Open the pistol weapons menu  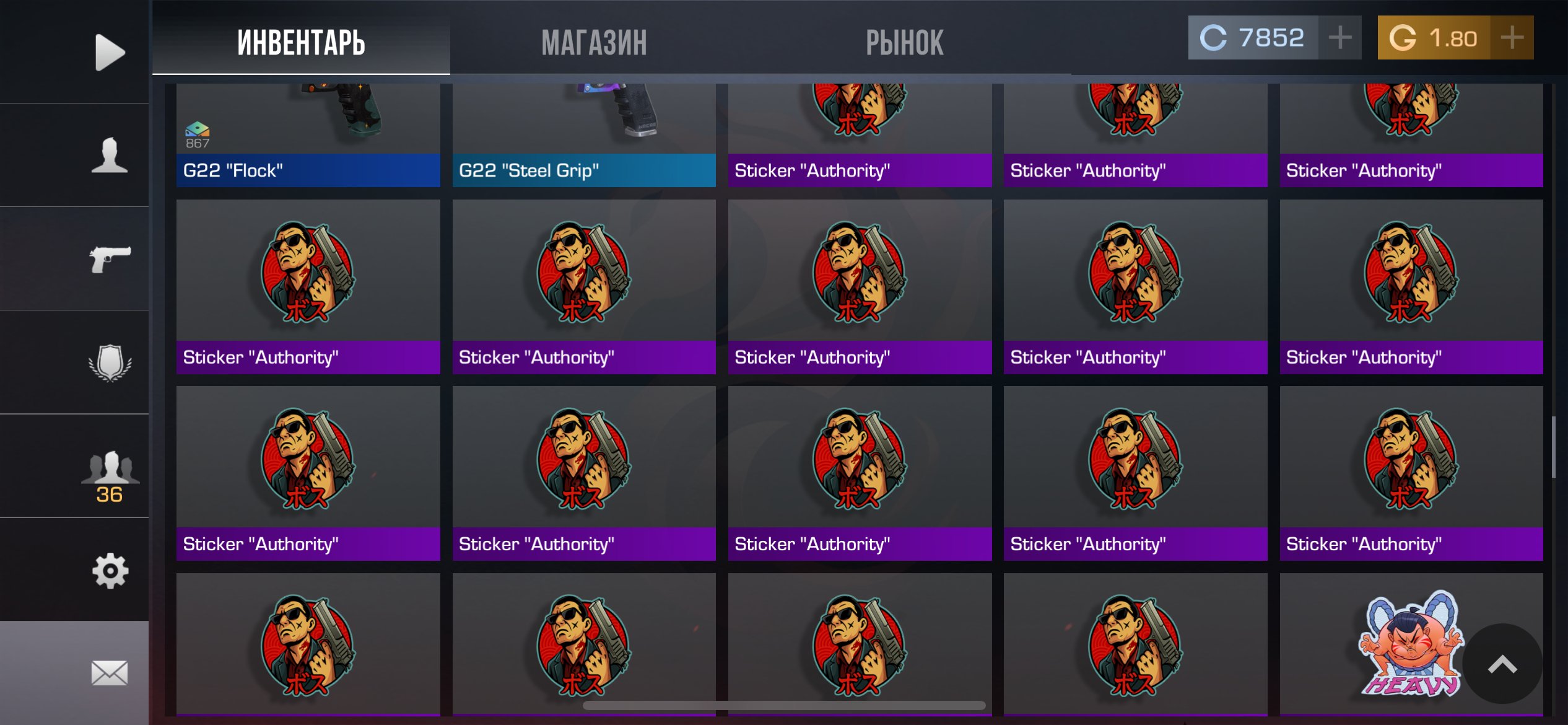[x=110, y=258]
